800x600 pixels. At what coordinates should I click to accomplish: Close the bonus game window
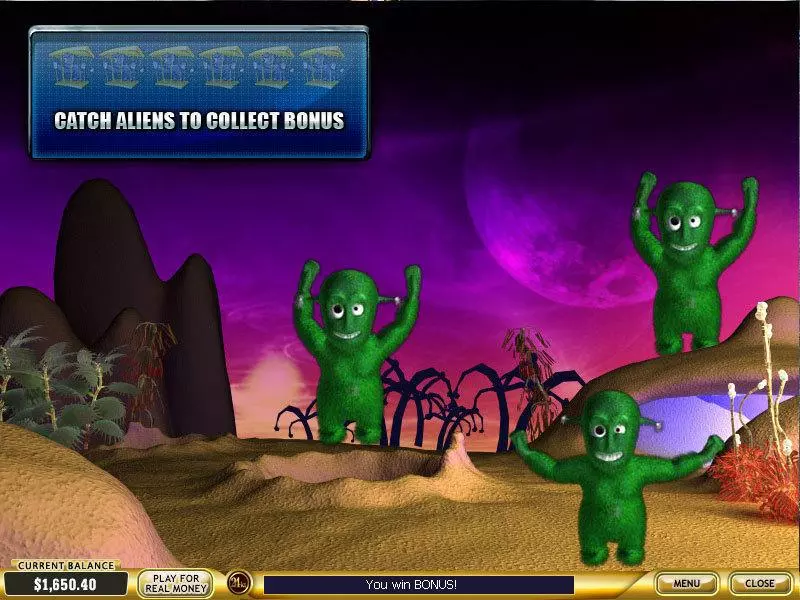pos(760,583)
